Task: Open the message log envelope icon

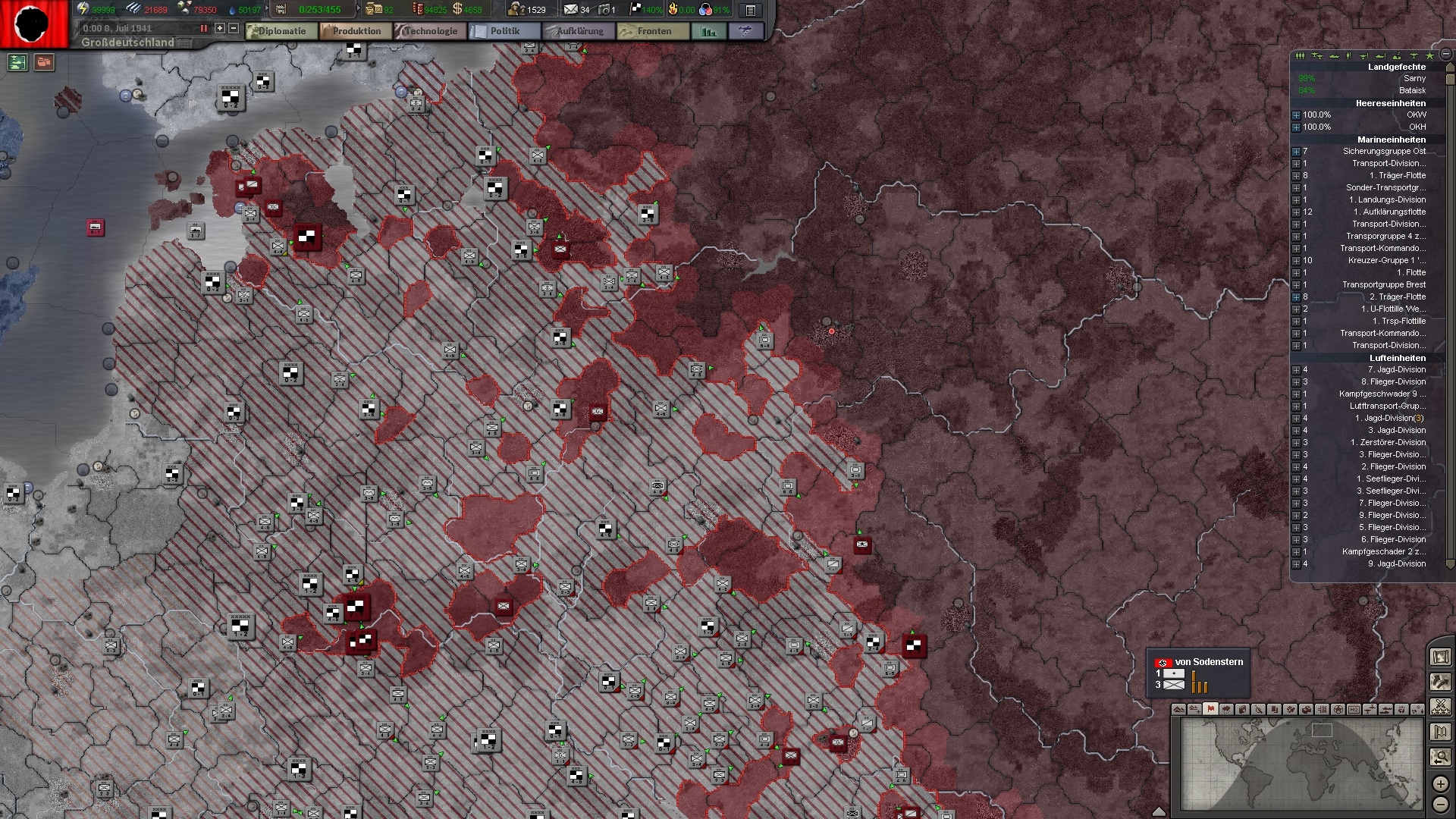Action: tap(570, 10)
